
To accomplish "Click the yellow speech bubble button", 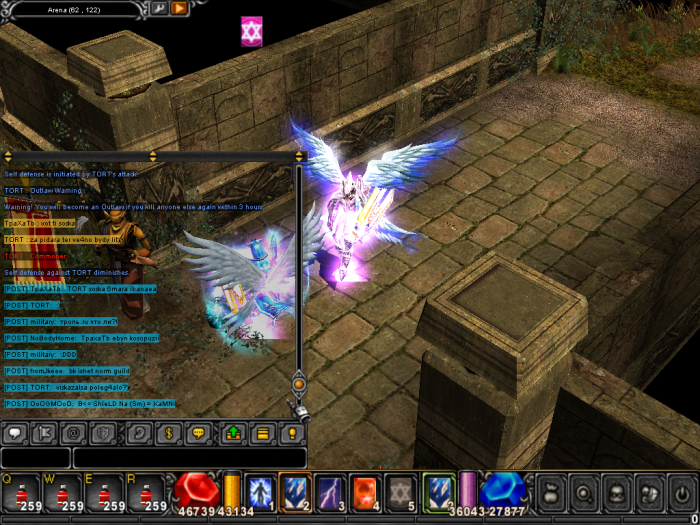I will coord(198,434).
